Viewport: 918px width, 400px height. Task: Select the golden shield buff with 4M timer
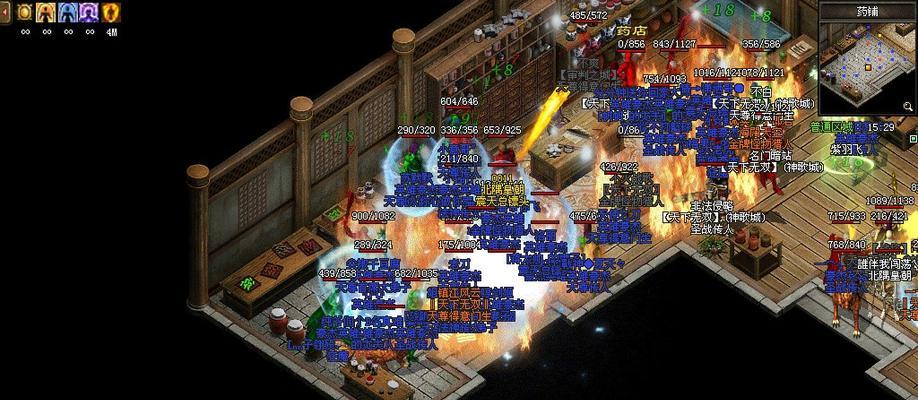tap(111, 13)
